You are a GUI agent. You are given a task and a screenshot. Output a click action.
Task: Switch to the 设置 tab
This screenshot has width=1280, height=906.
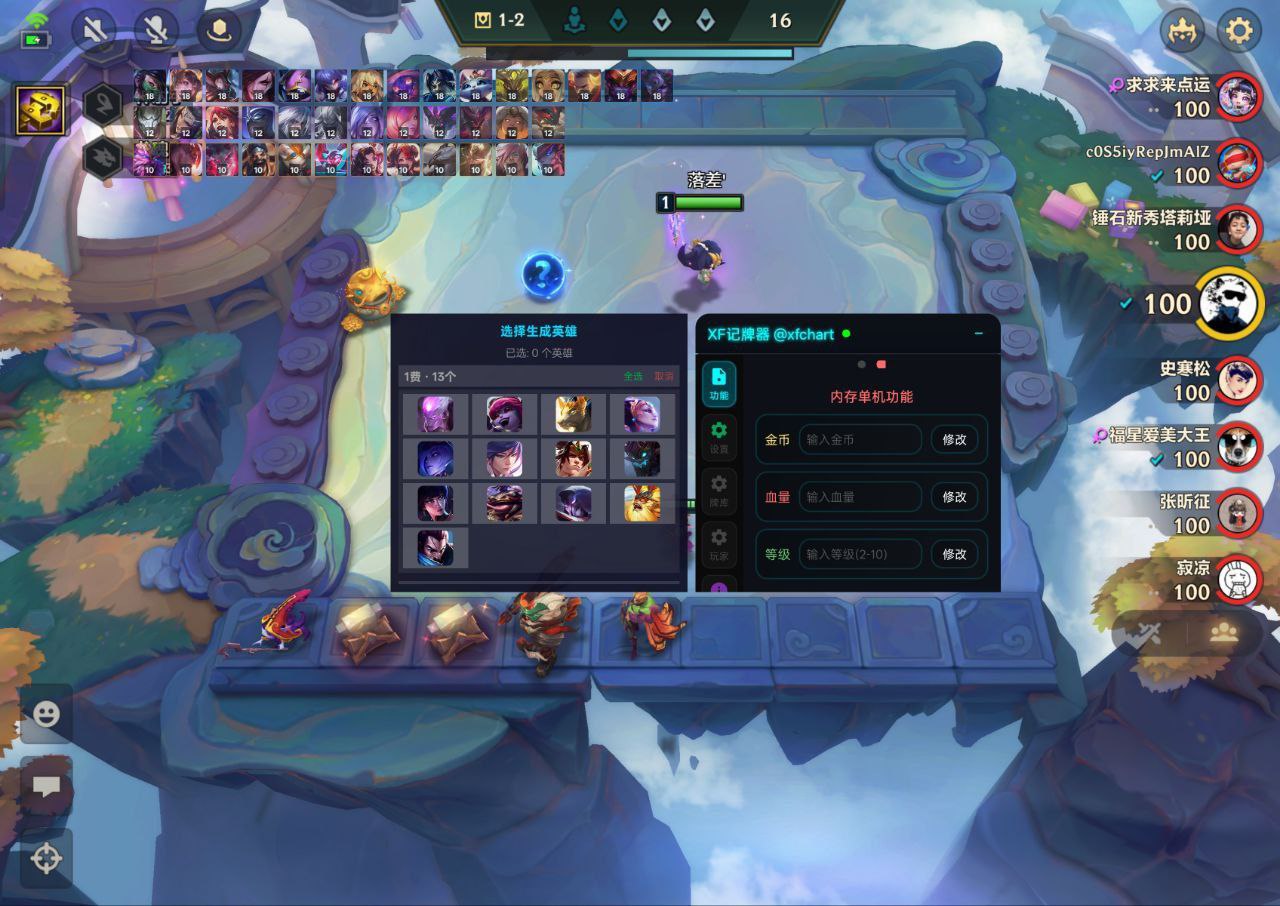pos(719,437)
